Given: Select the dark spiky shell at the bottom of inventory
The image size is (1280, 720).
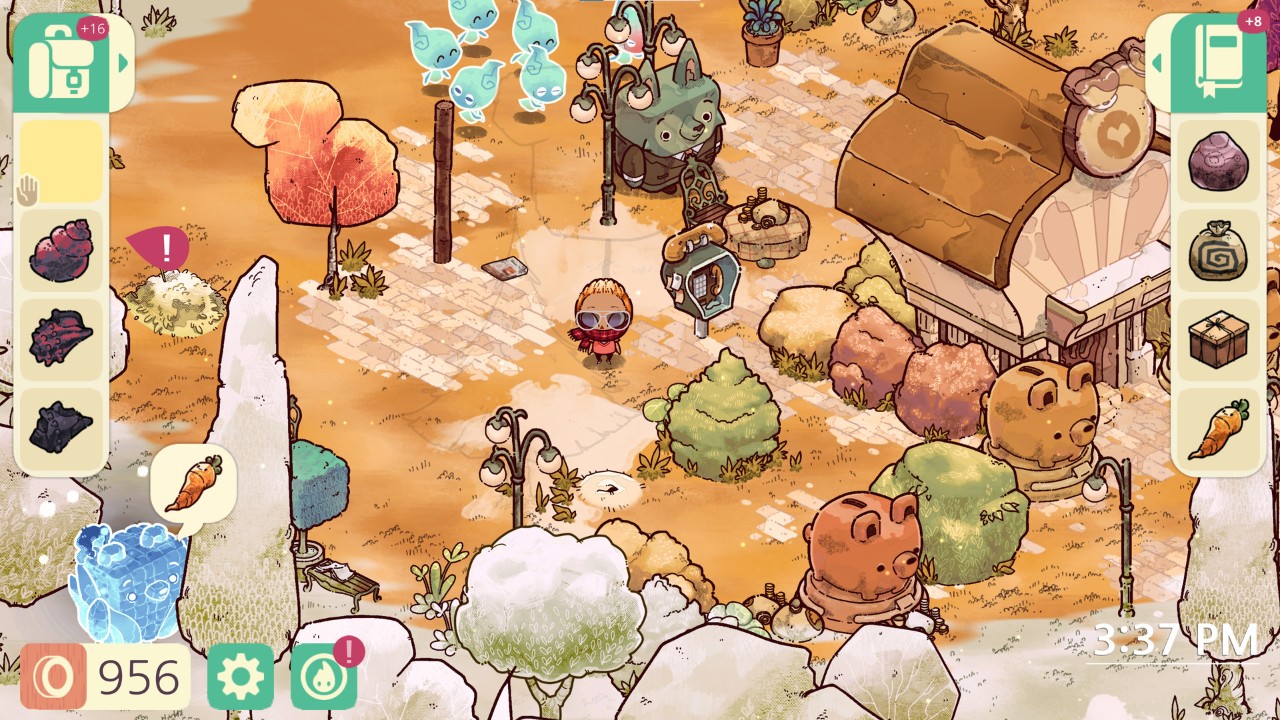Looking at the screenshot, I should pyautogui.click(x=60, y=429).
